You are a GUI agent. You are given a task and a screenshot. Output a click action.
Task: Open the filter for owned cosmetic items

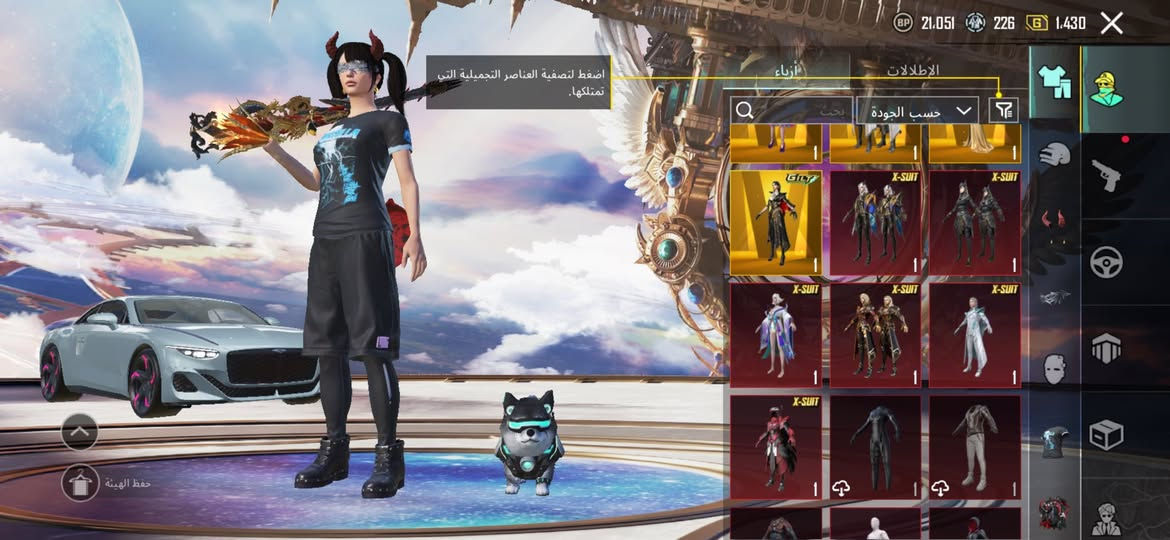click(x=1003, y=110)
